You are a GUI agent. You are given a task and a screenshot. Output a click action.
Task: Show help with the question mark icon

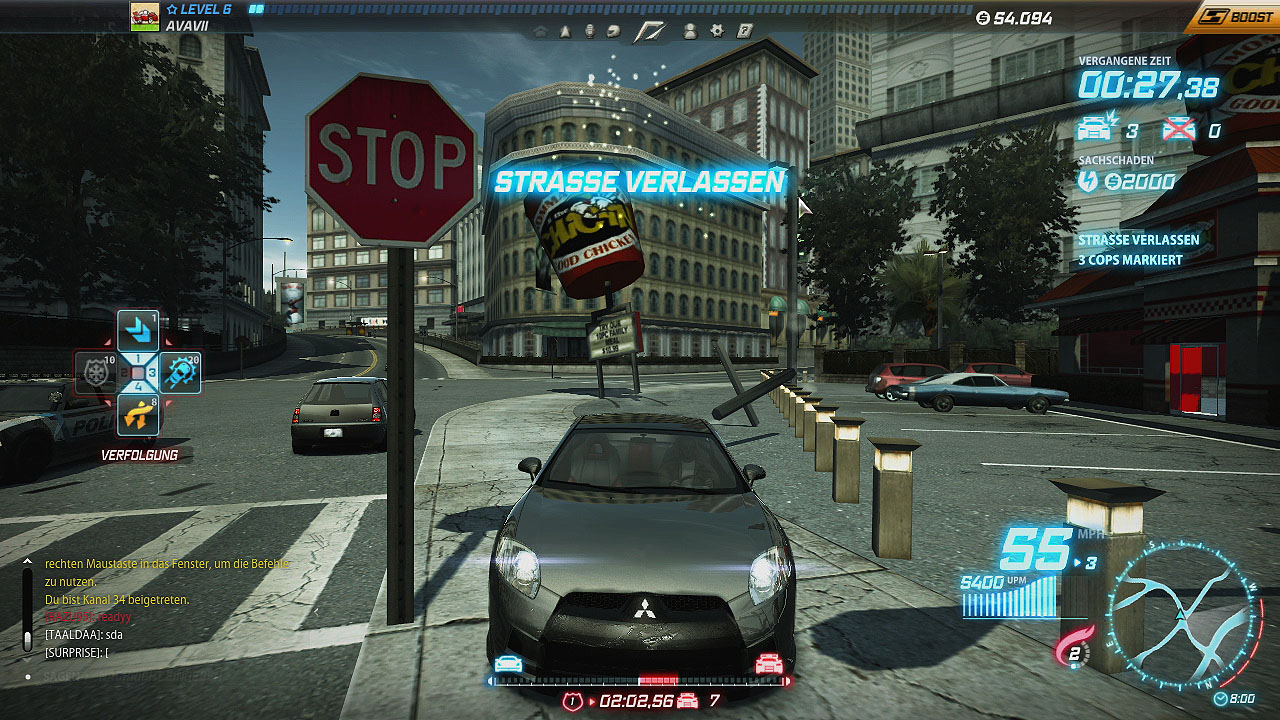(744, 31)
